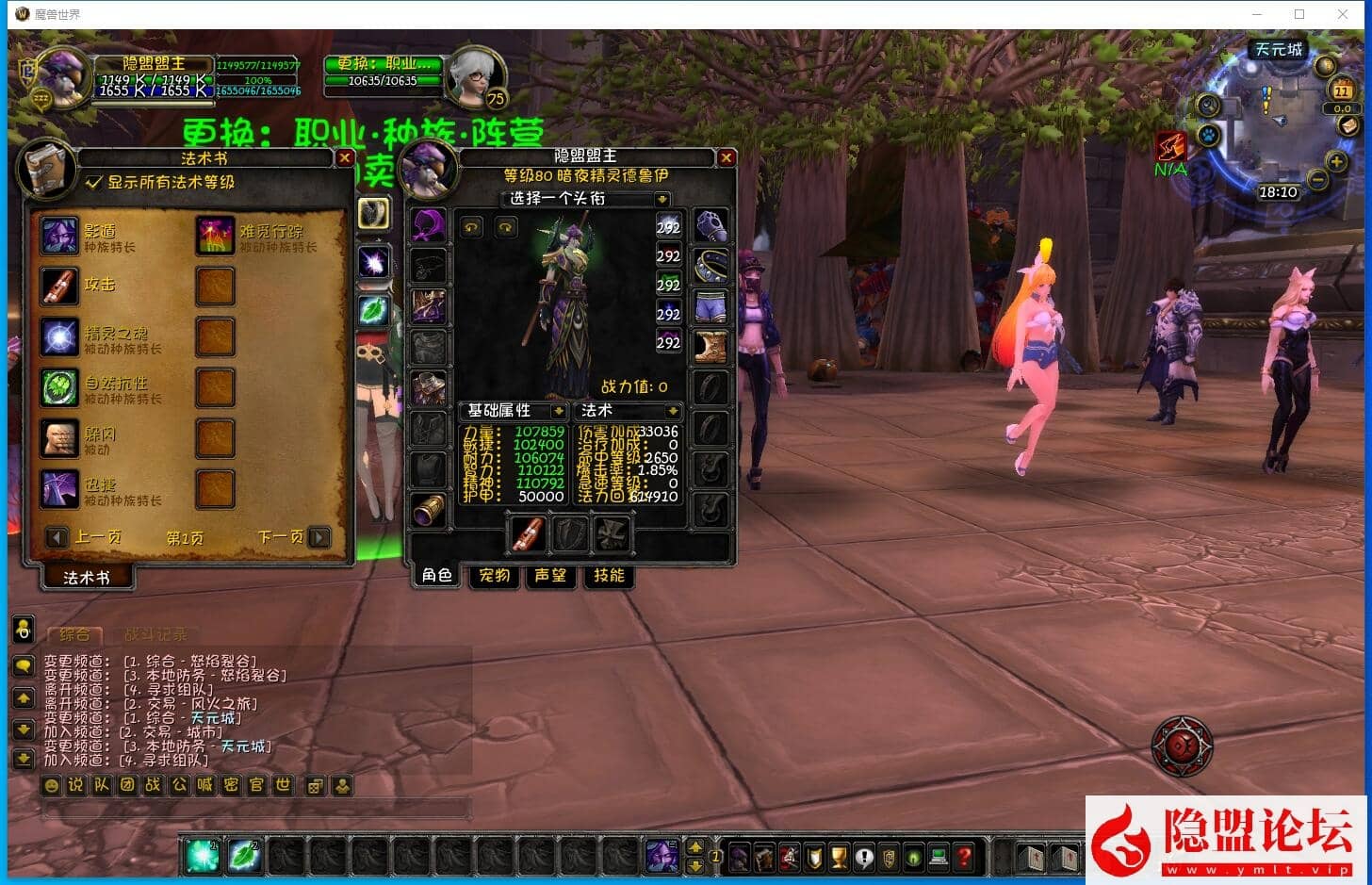Click the 更换：职业 change class button

coord(383,62)
